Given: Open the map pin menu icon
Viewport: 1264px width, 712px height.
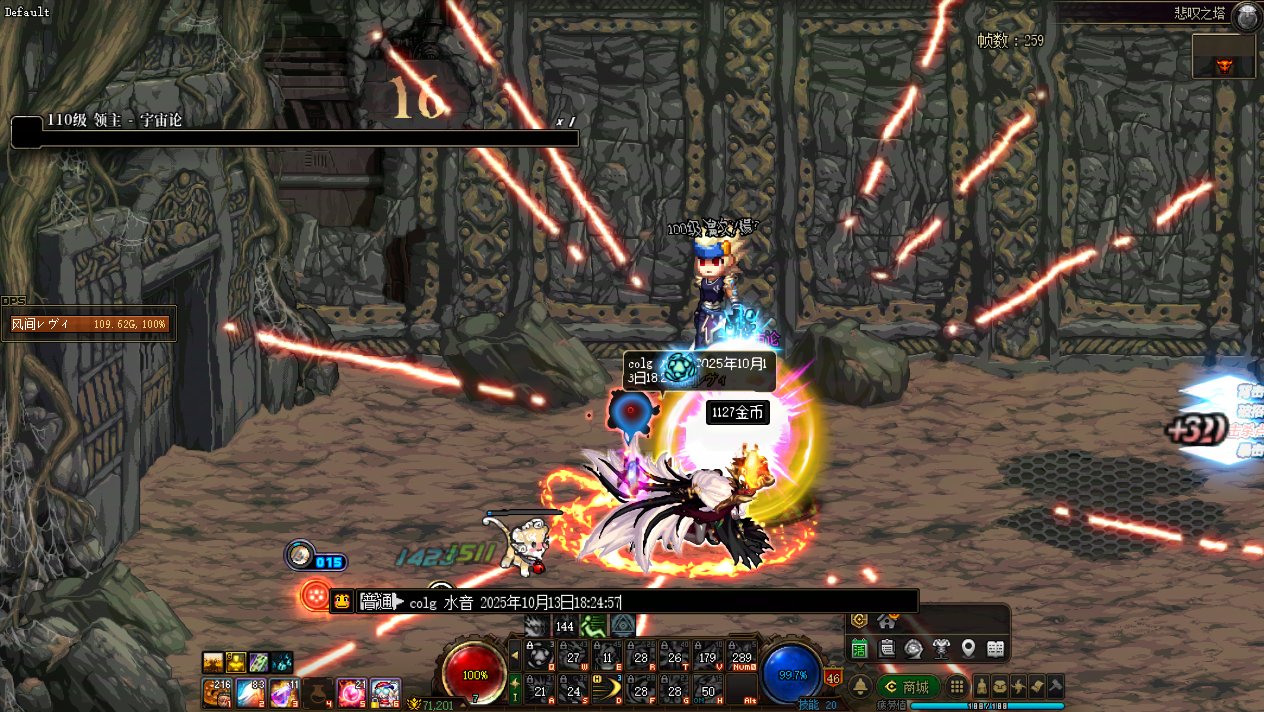Looking at the screenshot, I should [968, 649].
